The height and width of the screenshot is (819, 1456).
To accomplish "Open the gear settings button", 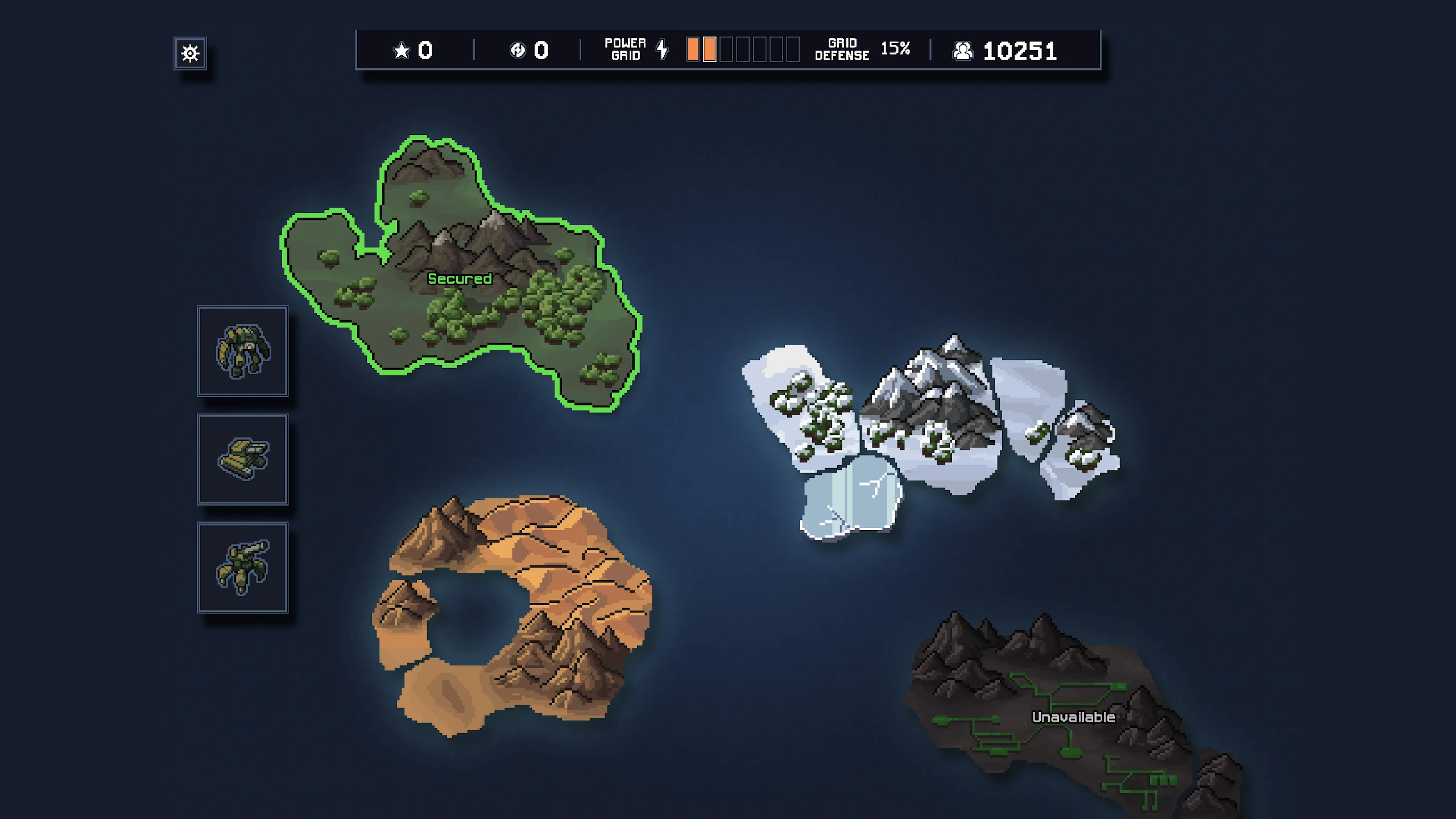I will coord(190,53).
